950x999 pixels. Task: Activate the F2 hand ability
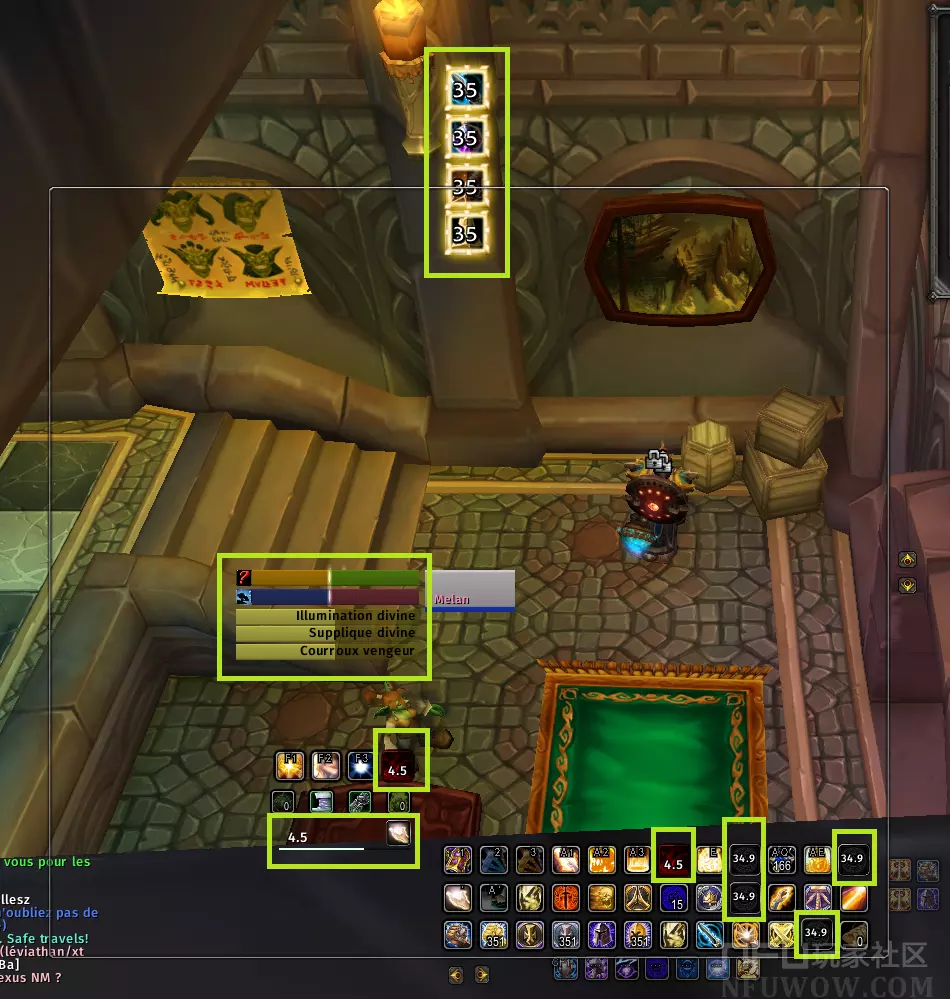(x=325, y=767)
